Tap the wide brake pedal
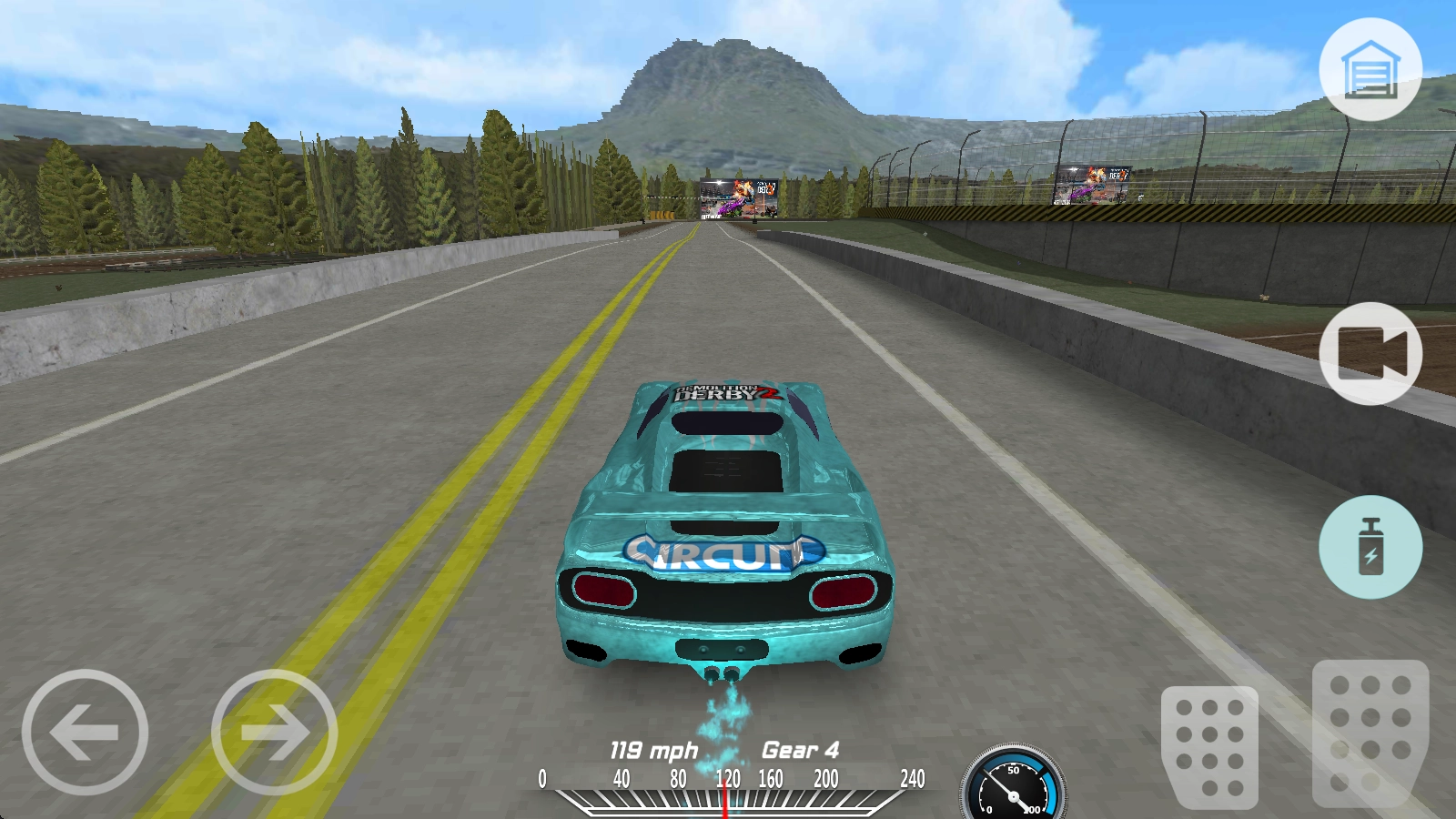The height and width of the screenshot is (819, 1456). click(x=1209, y=746)
